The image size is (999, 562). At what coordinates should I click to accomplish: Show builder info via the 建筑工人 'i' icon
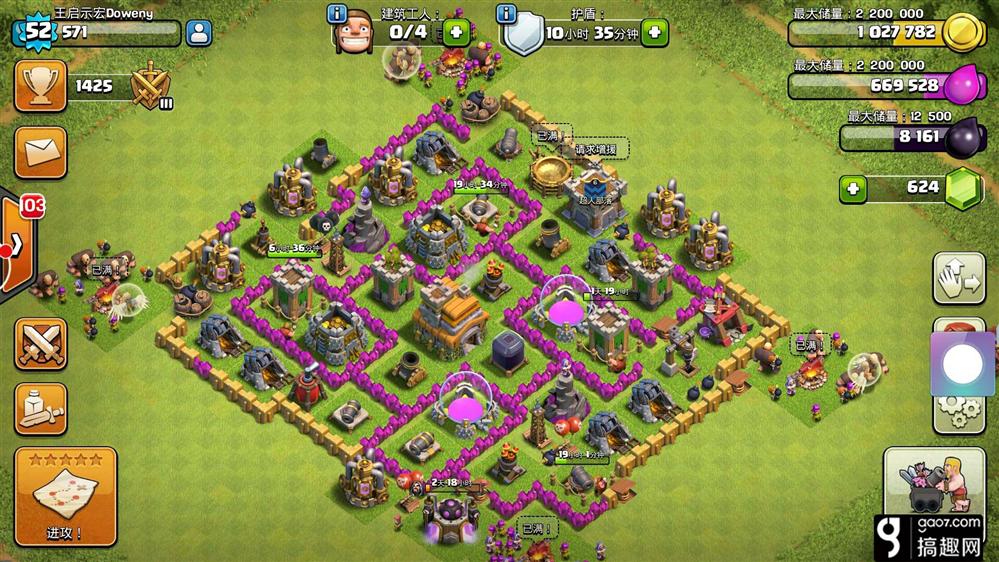click(337, 14)
